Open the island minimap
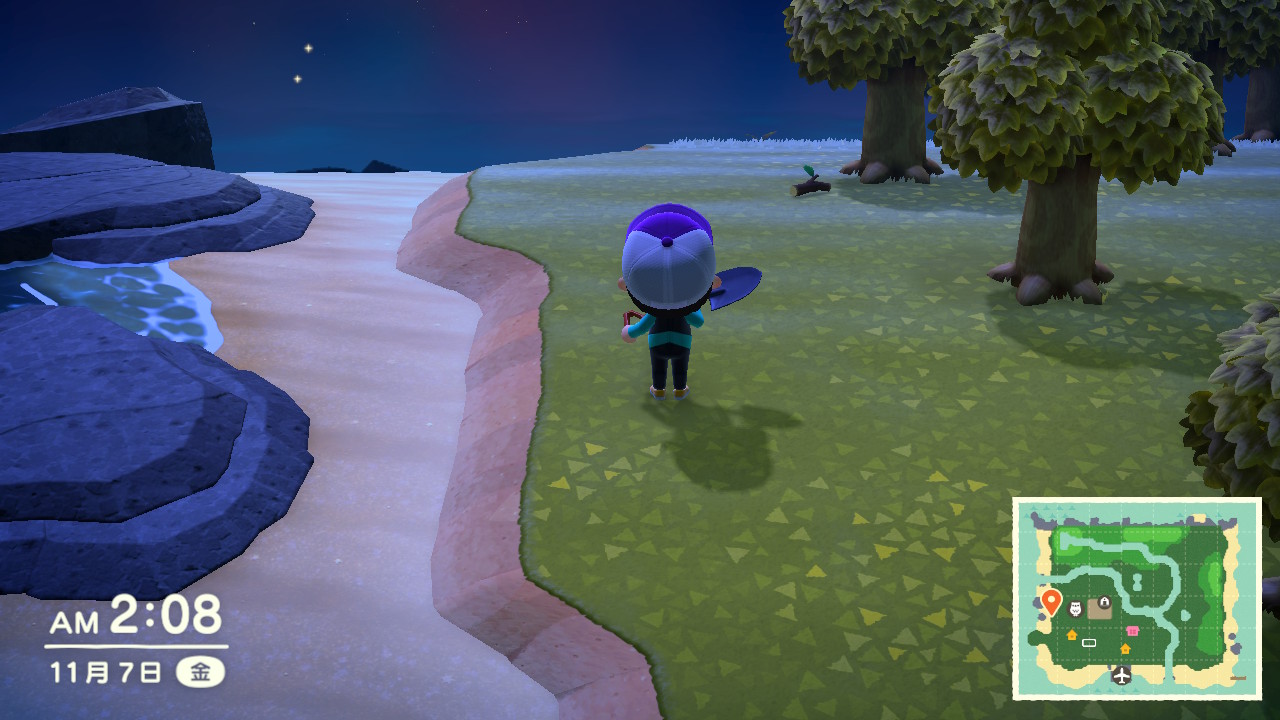Viewport: 1280px width, 720px height. coord(1137,598)
